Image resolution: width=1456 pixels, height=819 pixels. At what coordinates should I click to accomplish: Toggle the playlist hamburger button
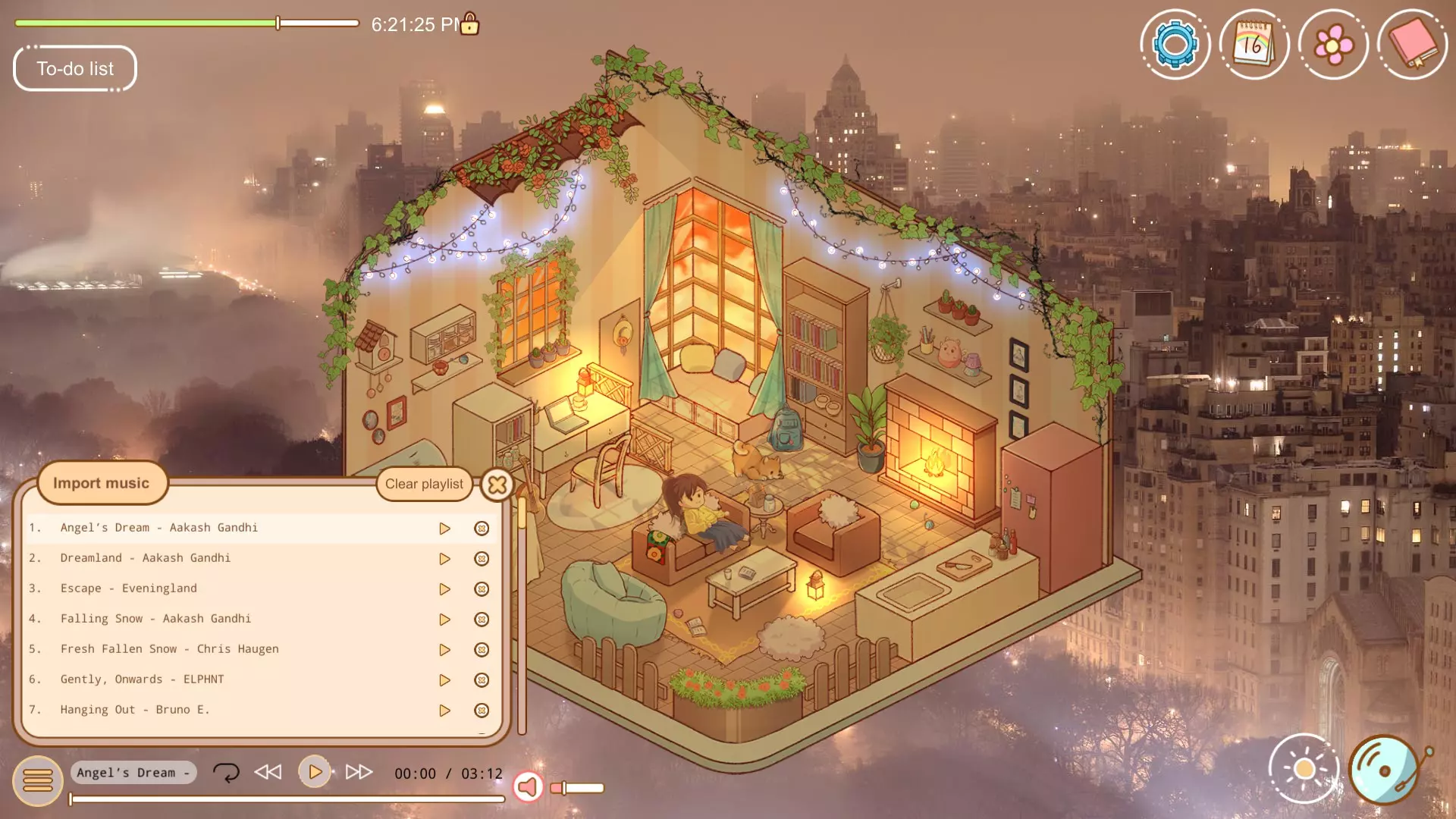point(37,780)
